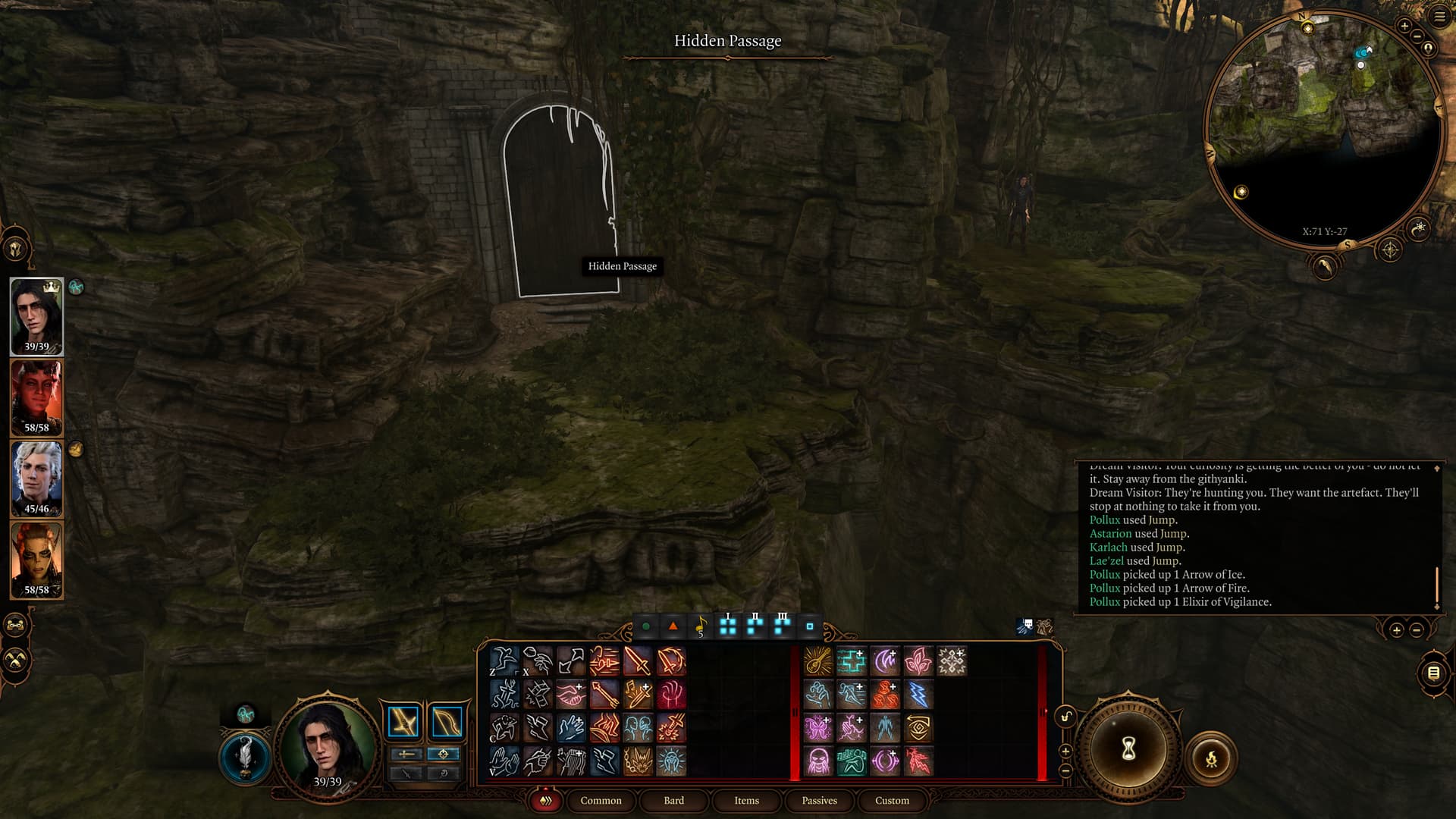Screen dimensions: 1456x819
Task: Open the hamburger game menu
Action: 1440,17
